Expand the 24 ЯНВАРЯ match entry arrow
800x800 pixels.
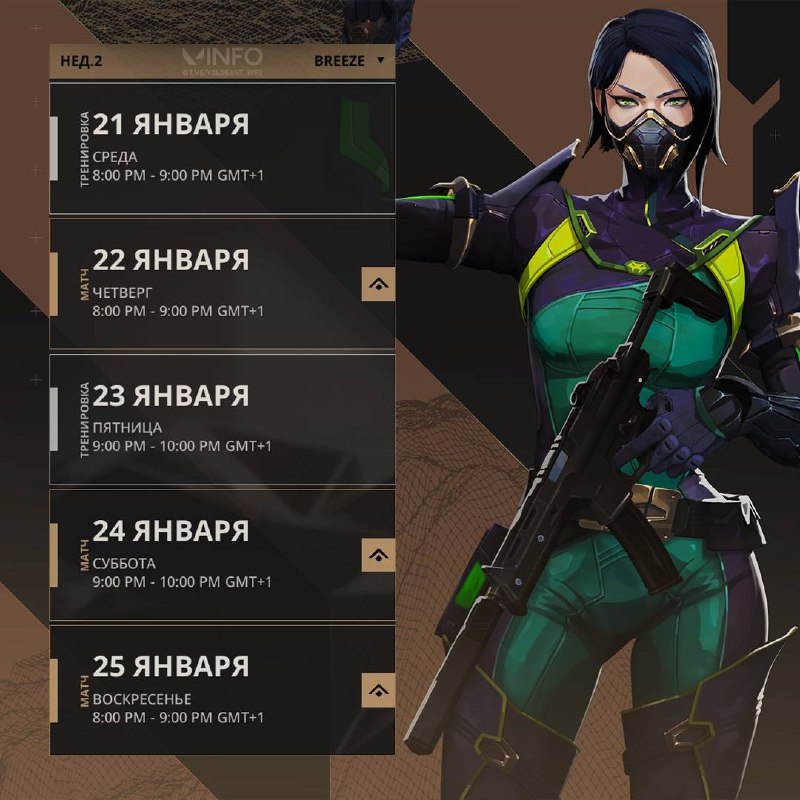pos(378,554)
